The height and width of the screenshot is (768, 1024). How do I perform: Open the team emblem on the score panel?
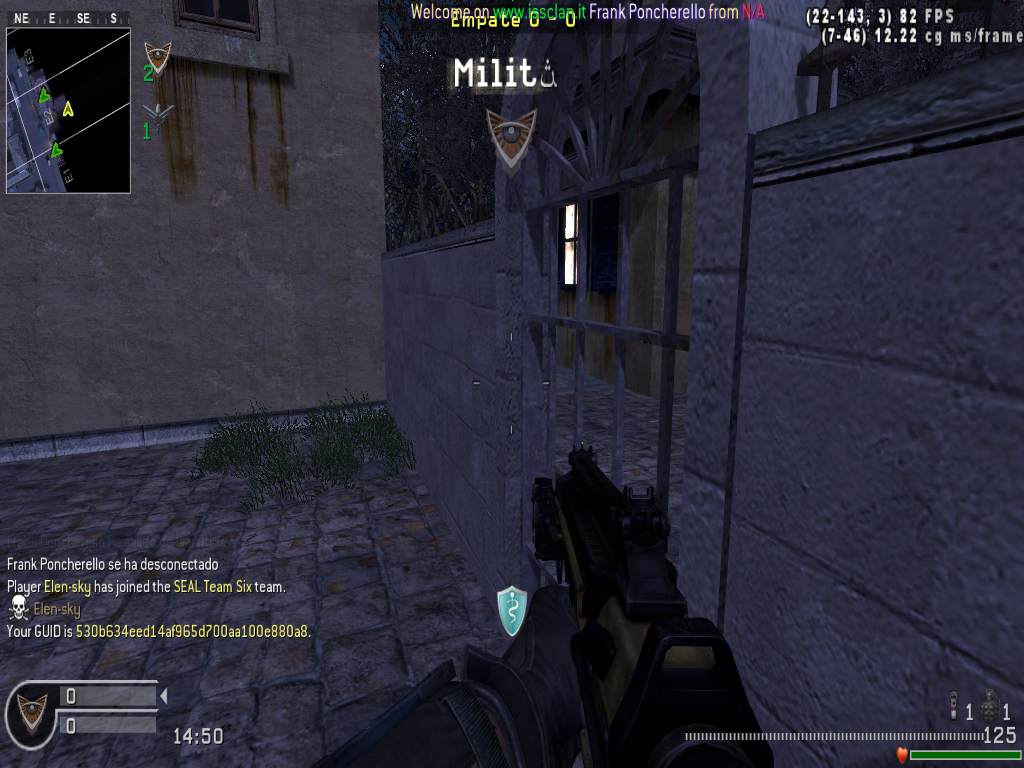pos(33,710)
